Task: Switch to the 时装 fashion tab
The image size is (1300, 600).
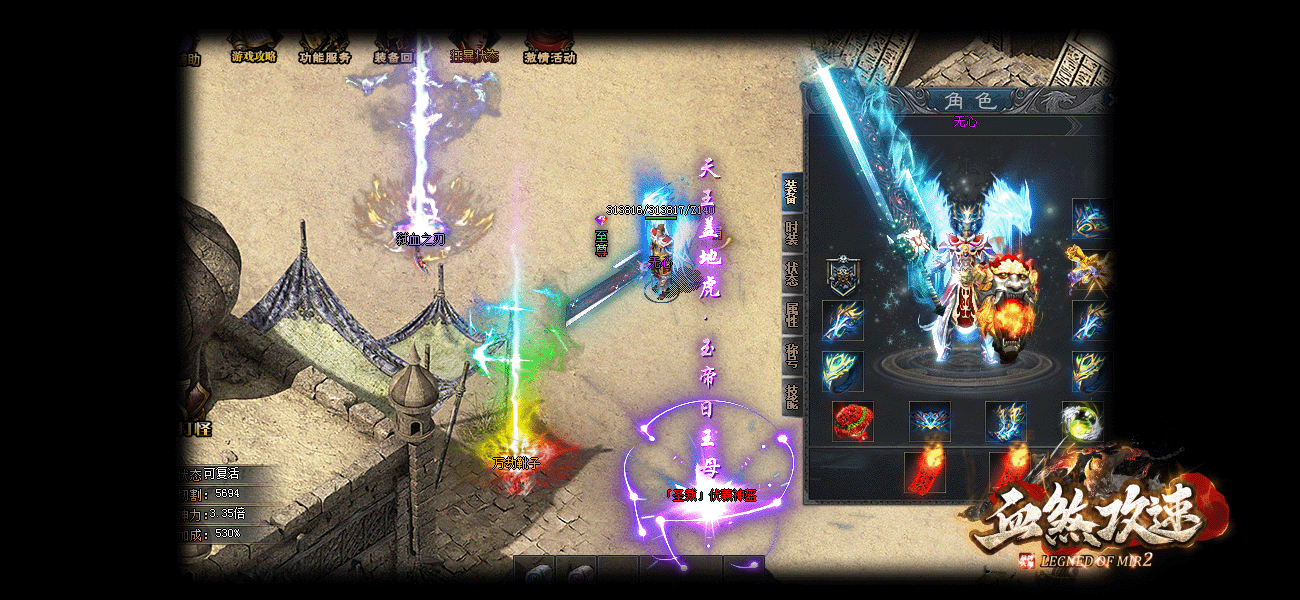Action: (791, 233)
